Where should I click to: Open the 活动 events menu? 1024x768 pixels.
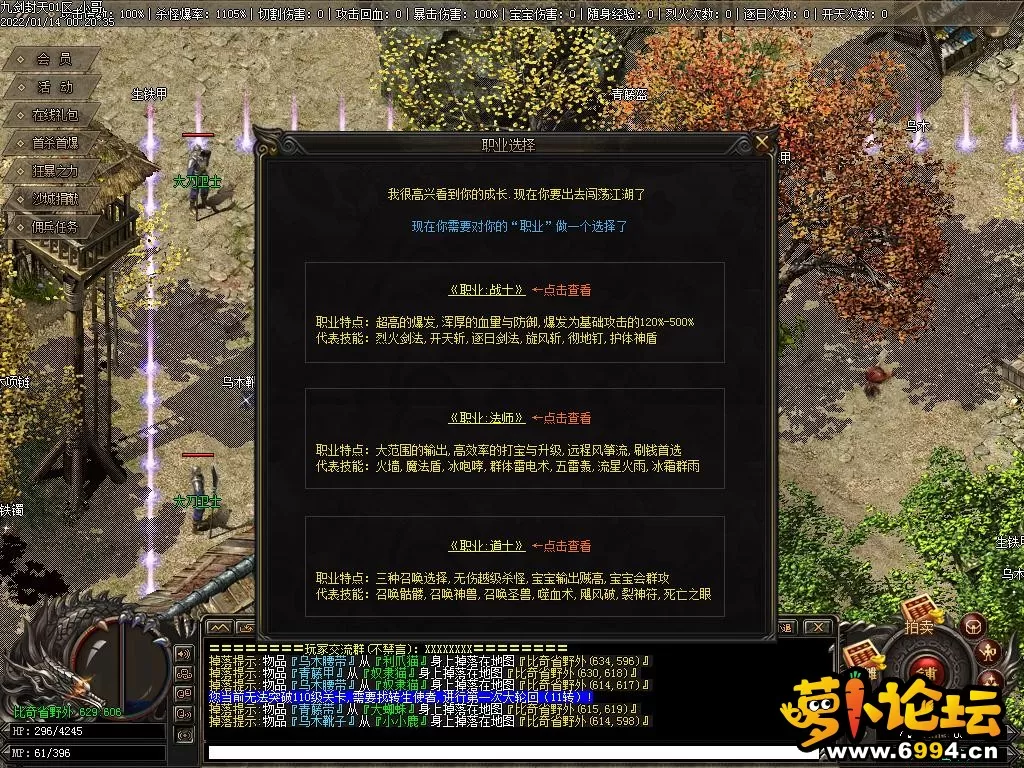[x=53, y=87]
